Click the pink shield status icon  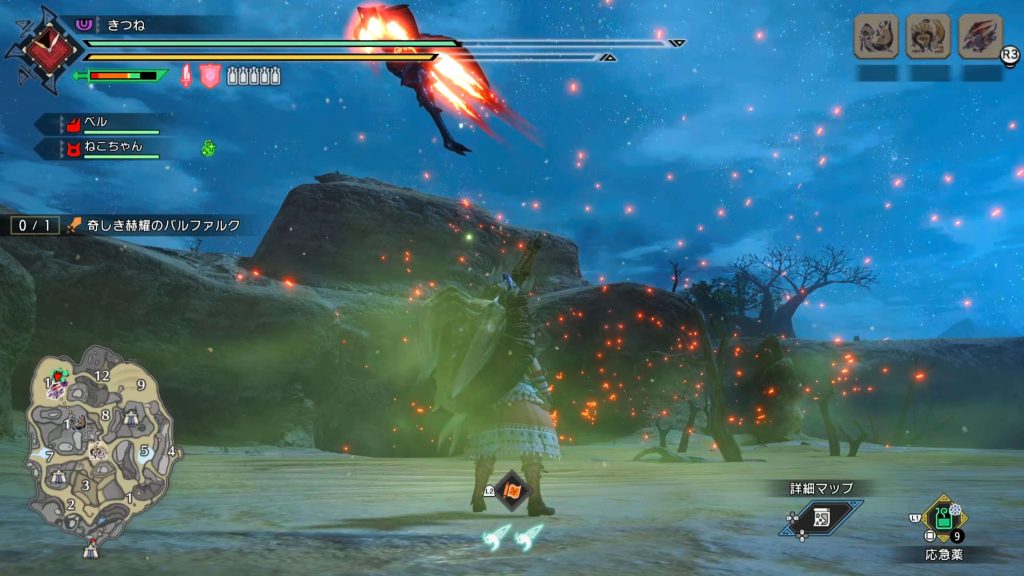point(209,75)
